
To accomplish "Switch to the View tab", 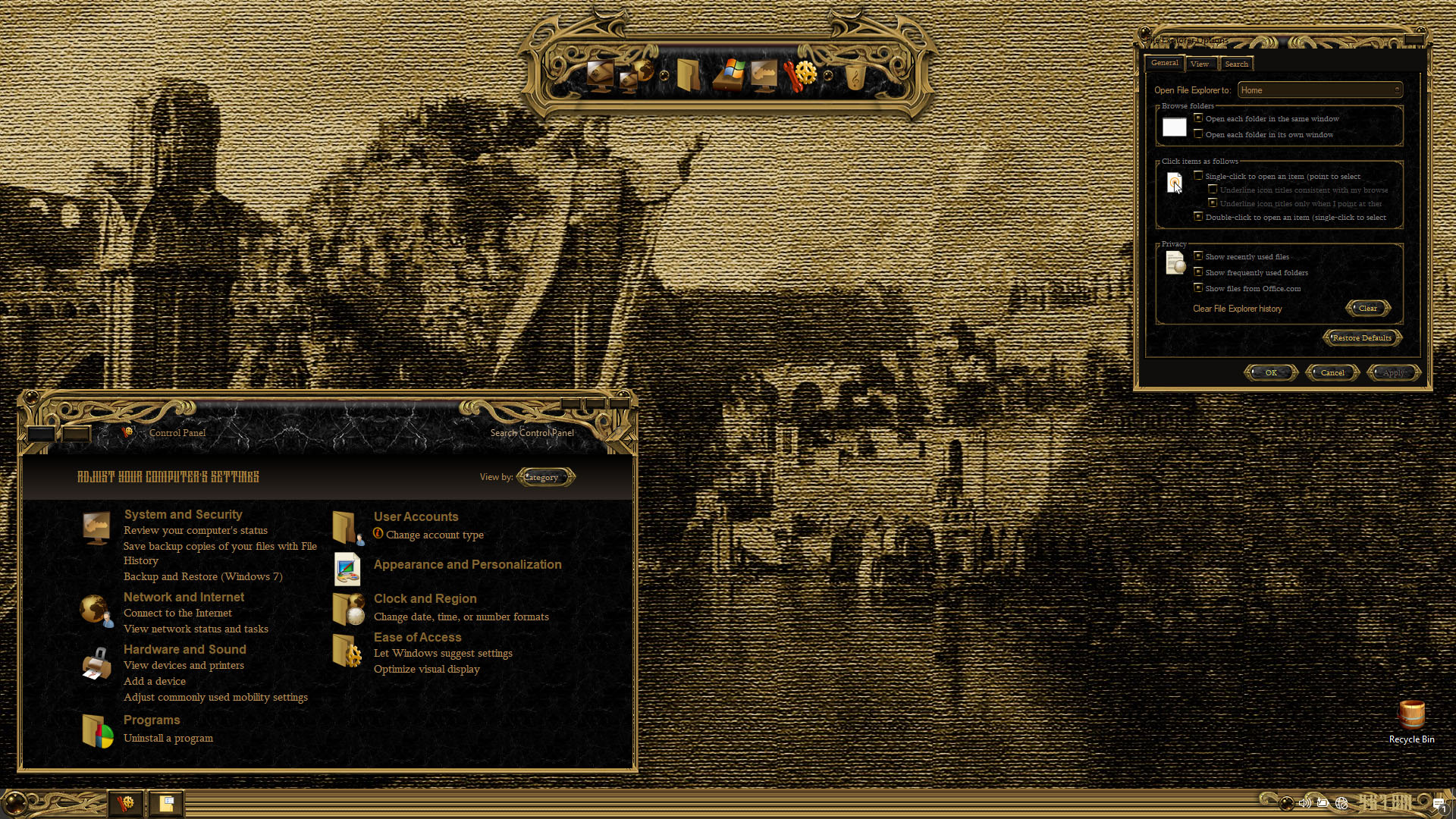I will [1200, 64].
